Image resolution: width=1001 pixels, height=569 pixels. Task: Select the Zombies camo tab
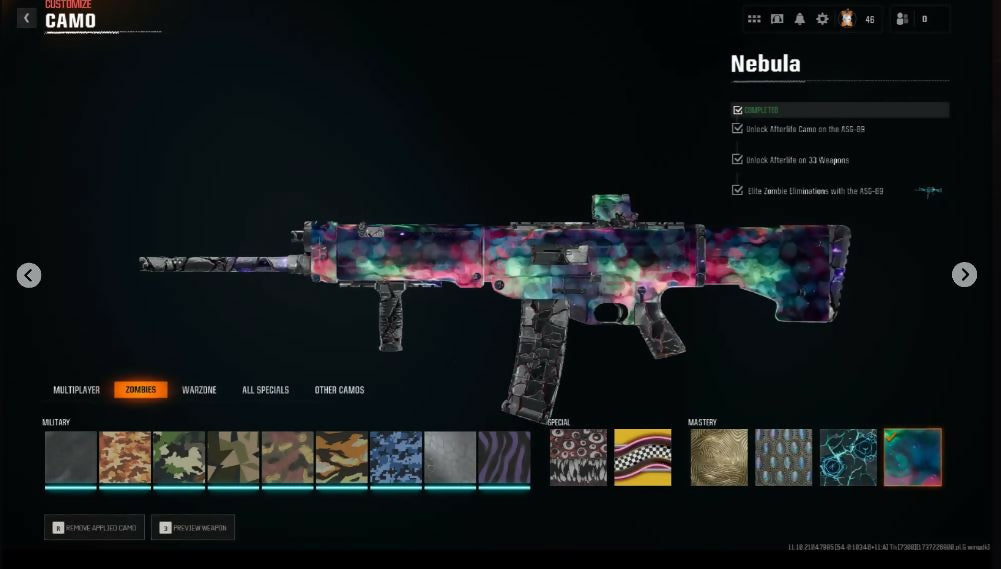[x=140, y=390]
